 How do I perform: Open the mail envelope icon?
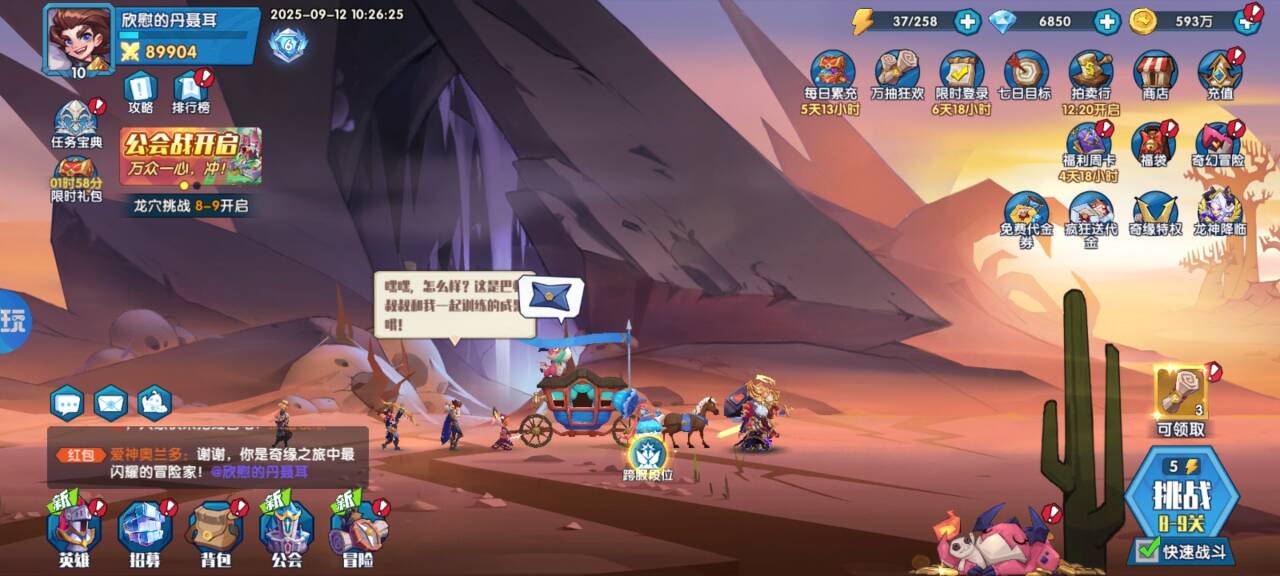tap(111, 403)
